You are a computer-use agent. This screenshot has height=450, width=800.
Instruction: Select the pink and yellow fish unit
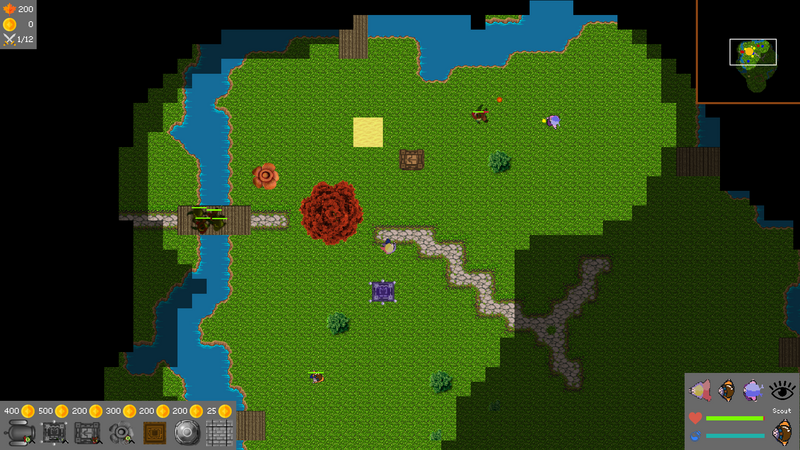[x=702, y=390]
